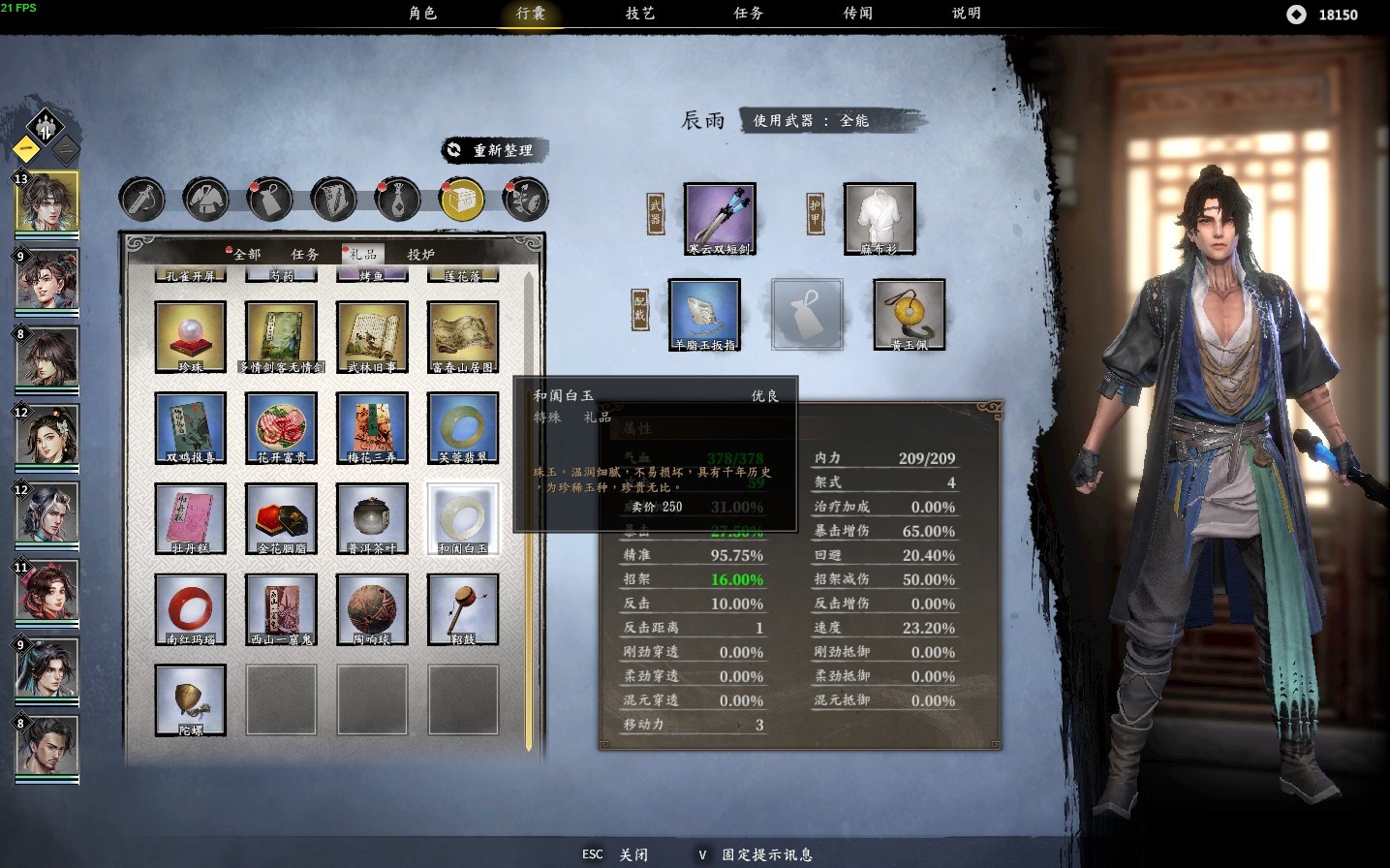
Task: Select the 投炉 tab
Action: pyautogui.click(x=421, y=254)
